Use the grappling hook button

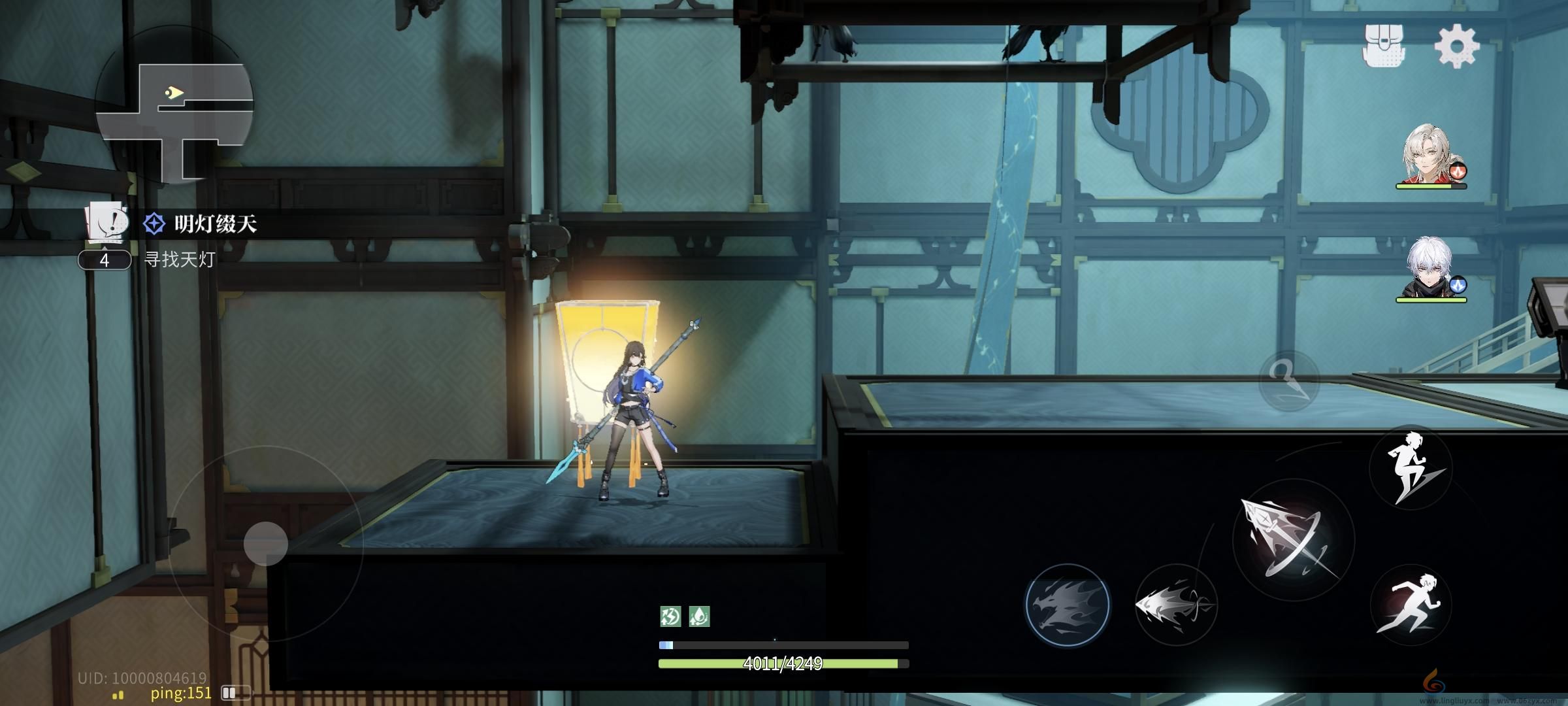(1289, 380)
